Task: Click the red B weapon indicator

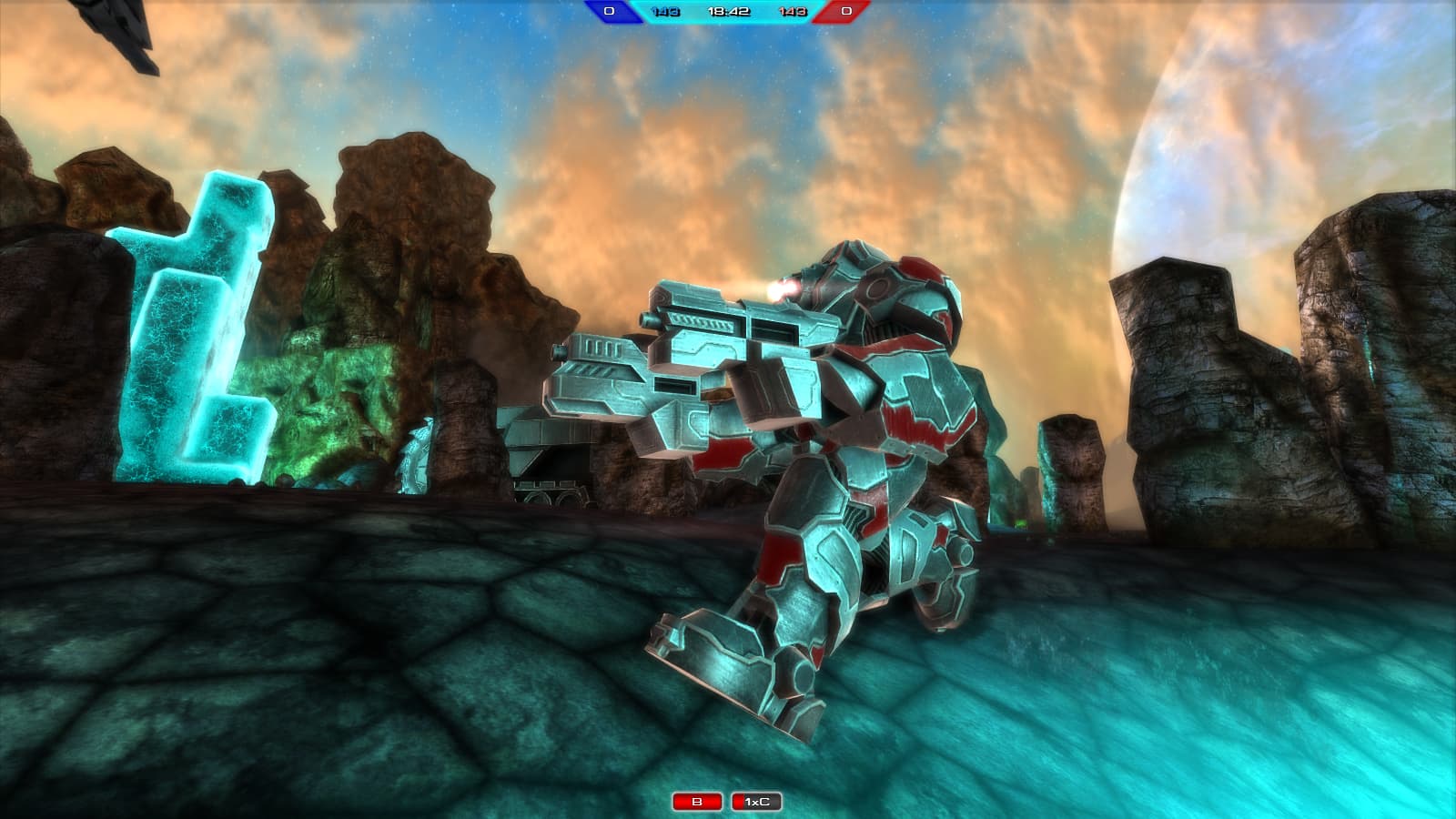Action: tap(696, 801)
